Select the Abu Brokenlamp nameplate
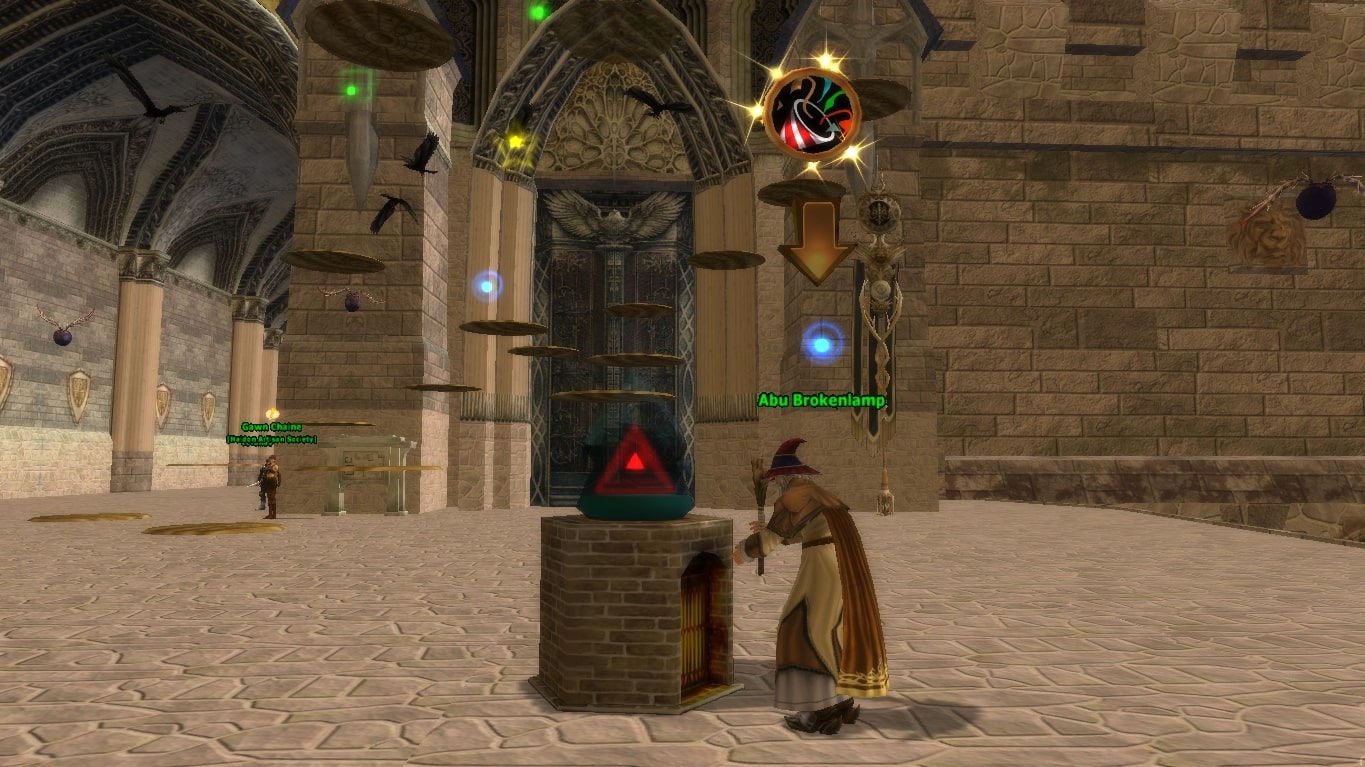 (x=808, y=400)
